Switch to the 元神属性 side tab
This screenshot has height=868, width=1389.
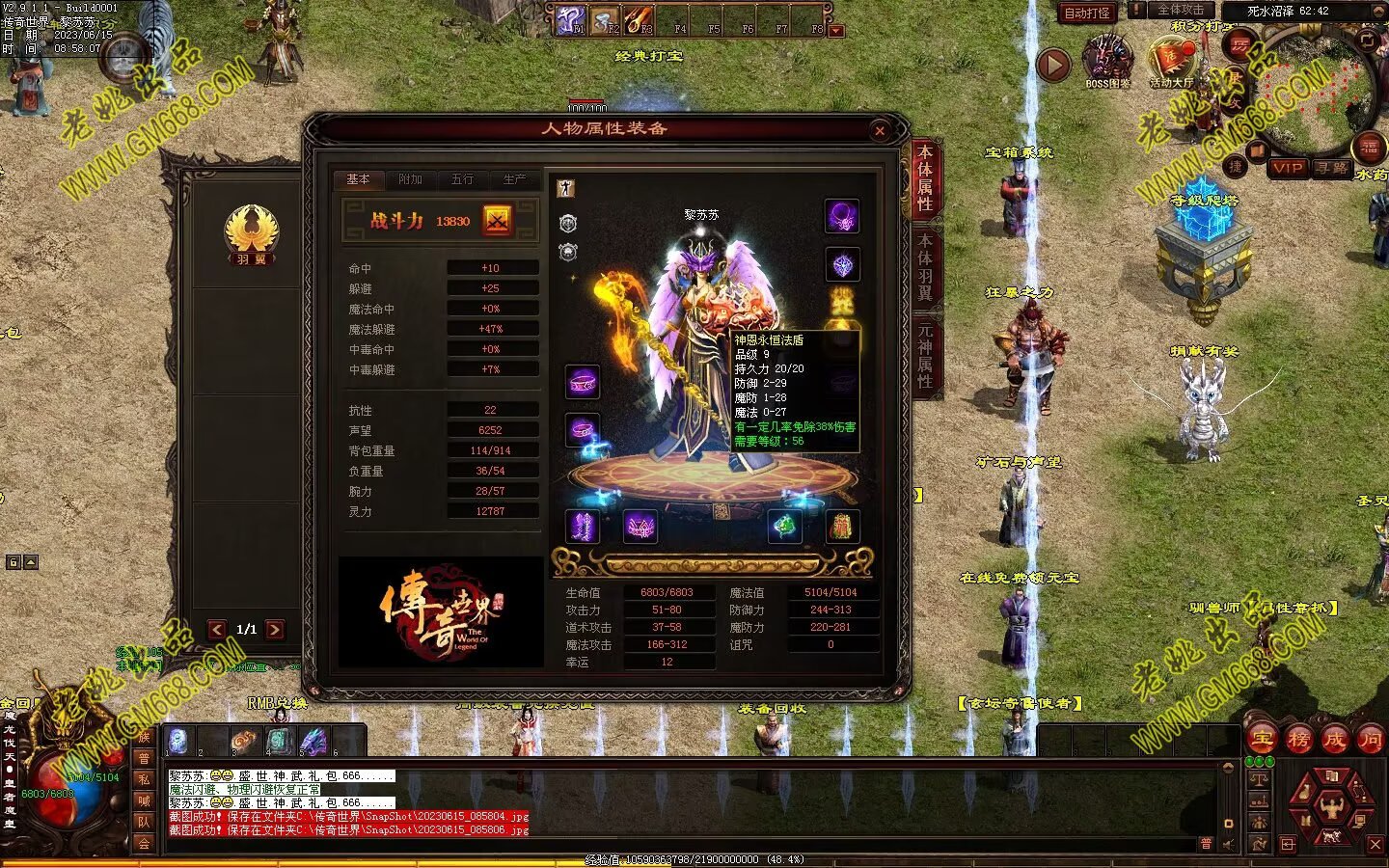click(925, 354)
